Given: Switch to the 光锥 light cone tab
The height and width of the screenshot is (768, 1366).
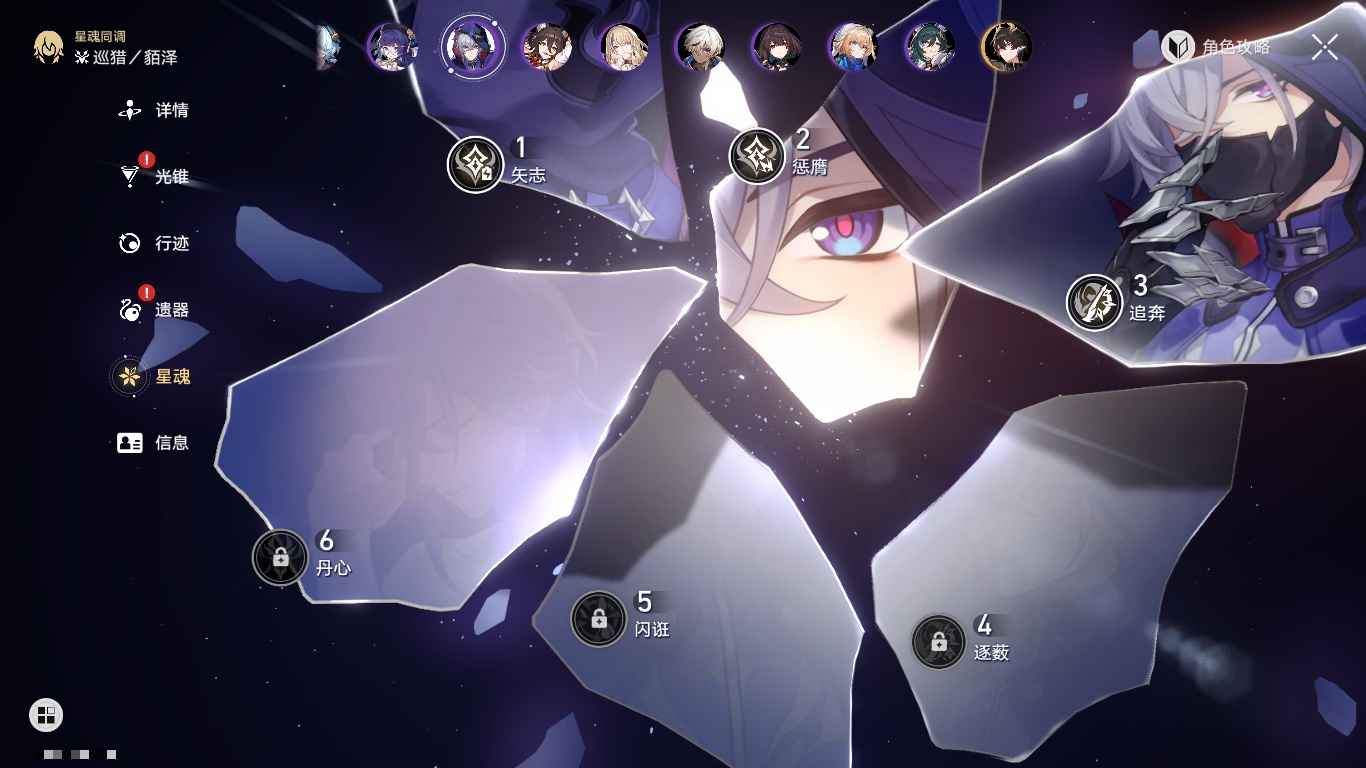Looking at the screenshot, I should (155, 177).
